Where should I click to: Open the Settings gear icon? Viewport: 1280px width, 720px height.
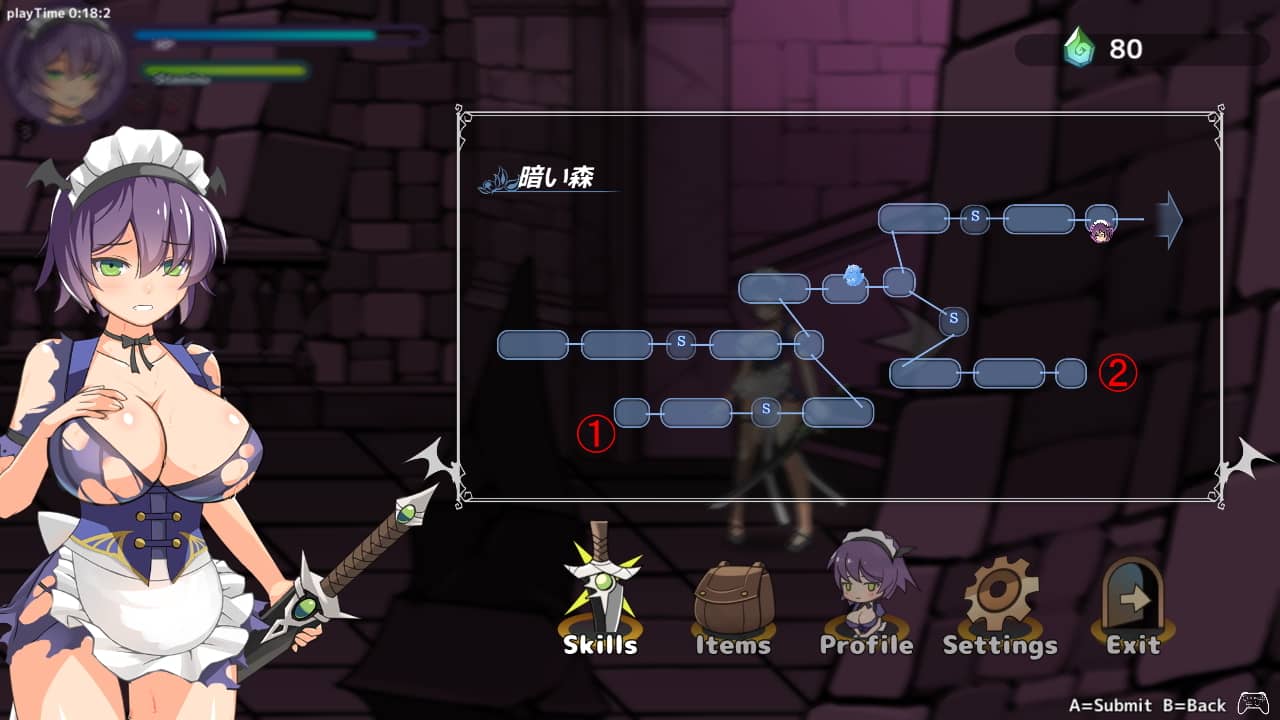pos(999,590)
